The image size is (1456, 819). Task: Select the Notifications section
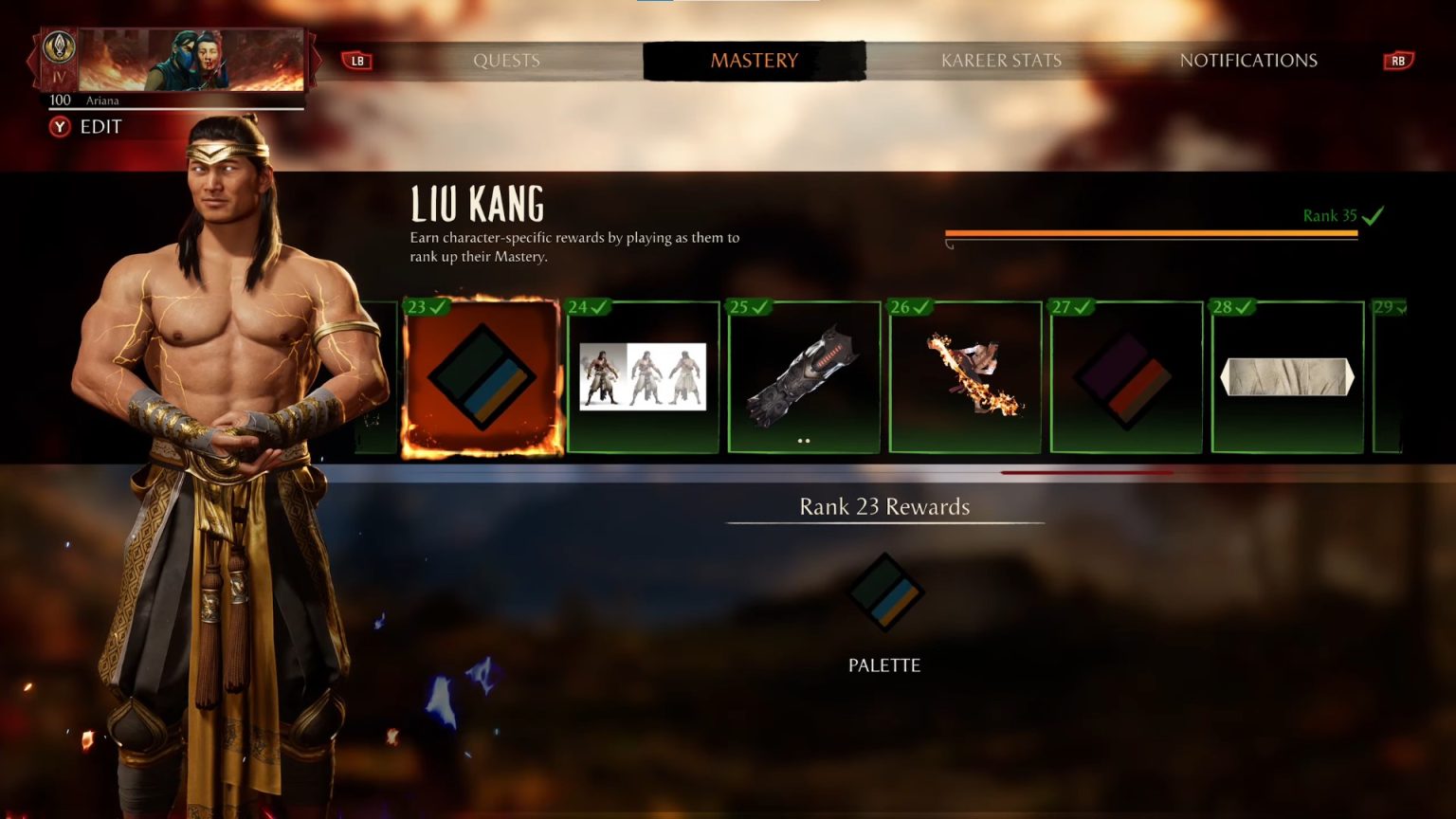[x=1248, y=60]
